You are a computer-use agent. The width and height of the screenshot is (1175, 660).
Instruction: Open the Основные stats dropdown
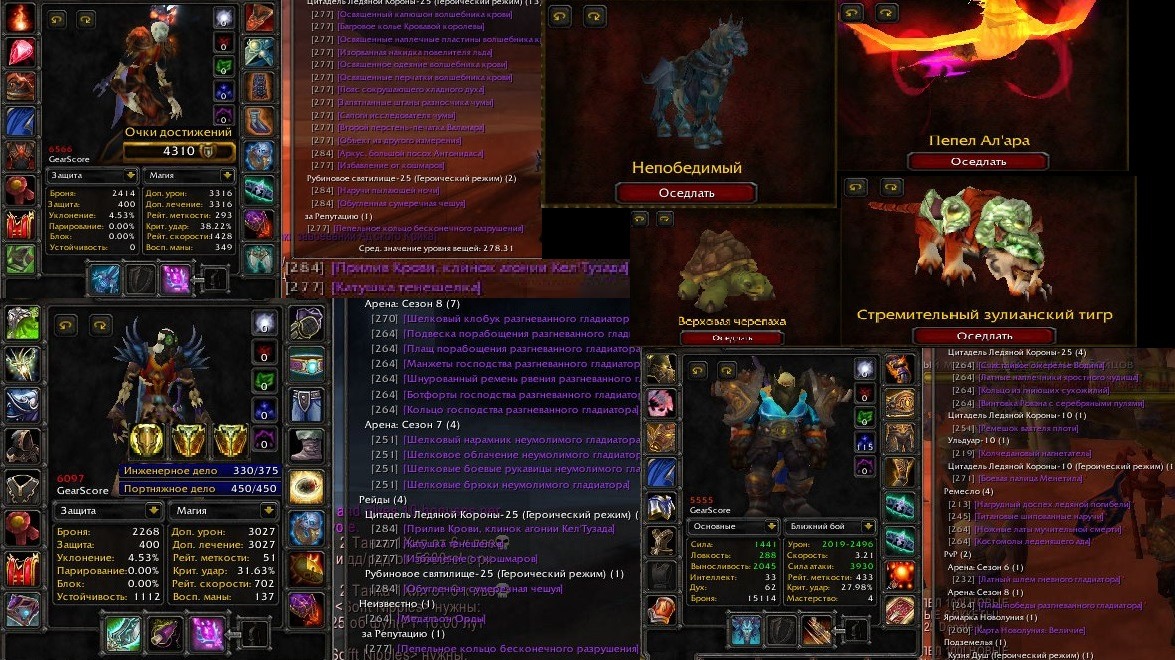[733, 525]
